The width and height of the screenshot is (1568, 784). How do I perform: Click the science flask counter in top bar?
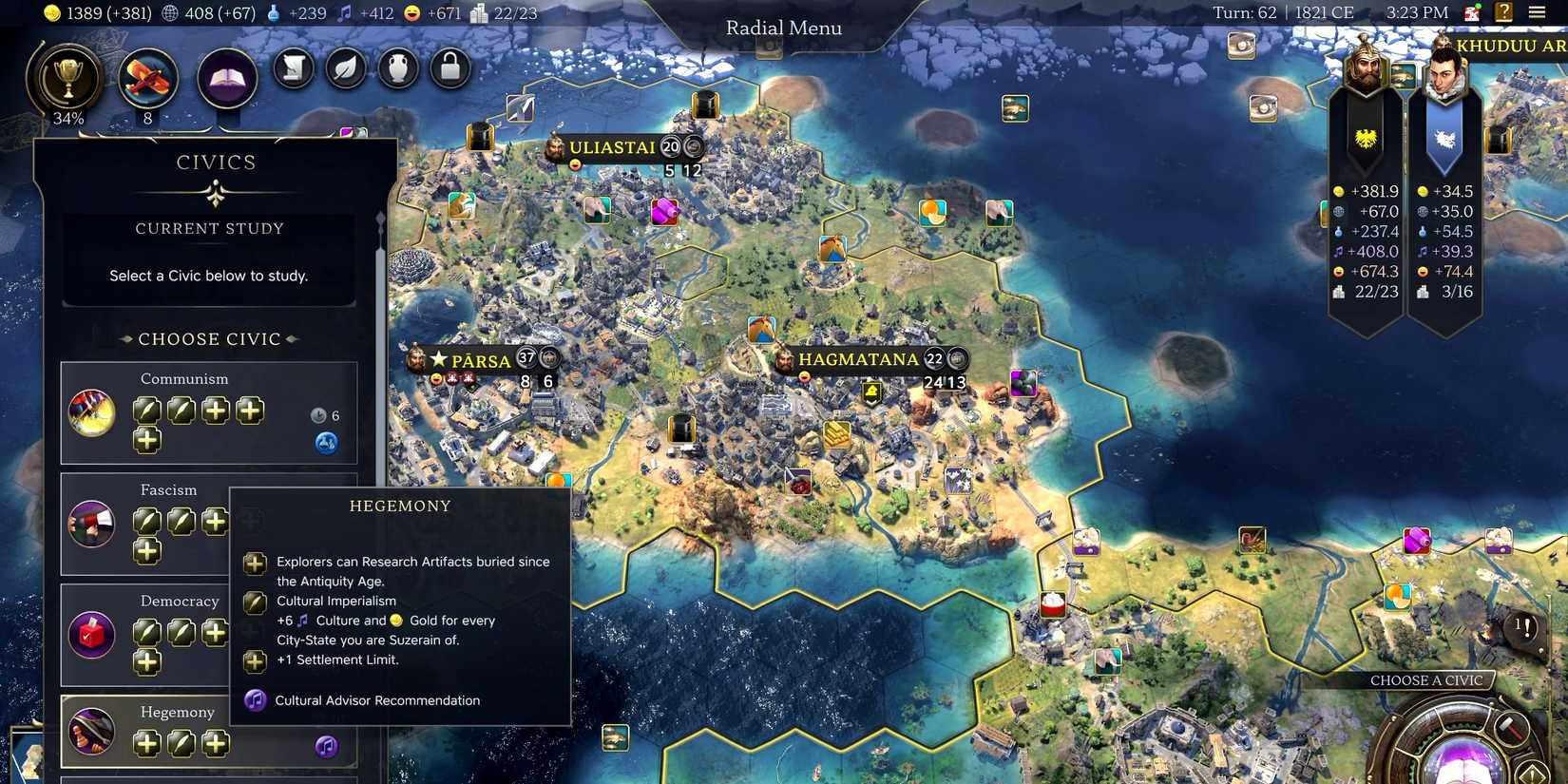275,13
